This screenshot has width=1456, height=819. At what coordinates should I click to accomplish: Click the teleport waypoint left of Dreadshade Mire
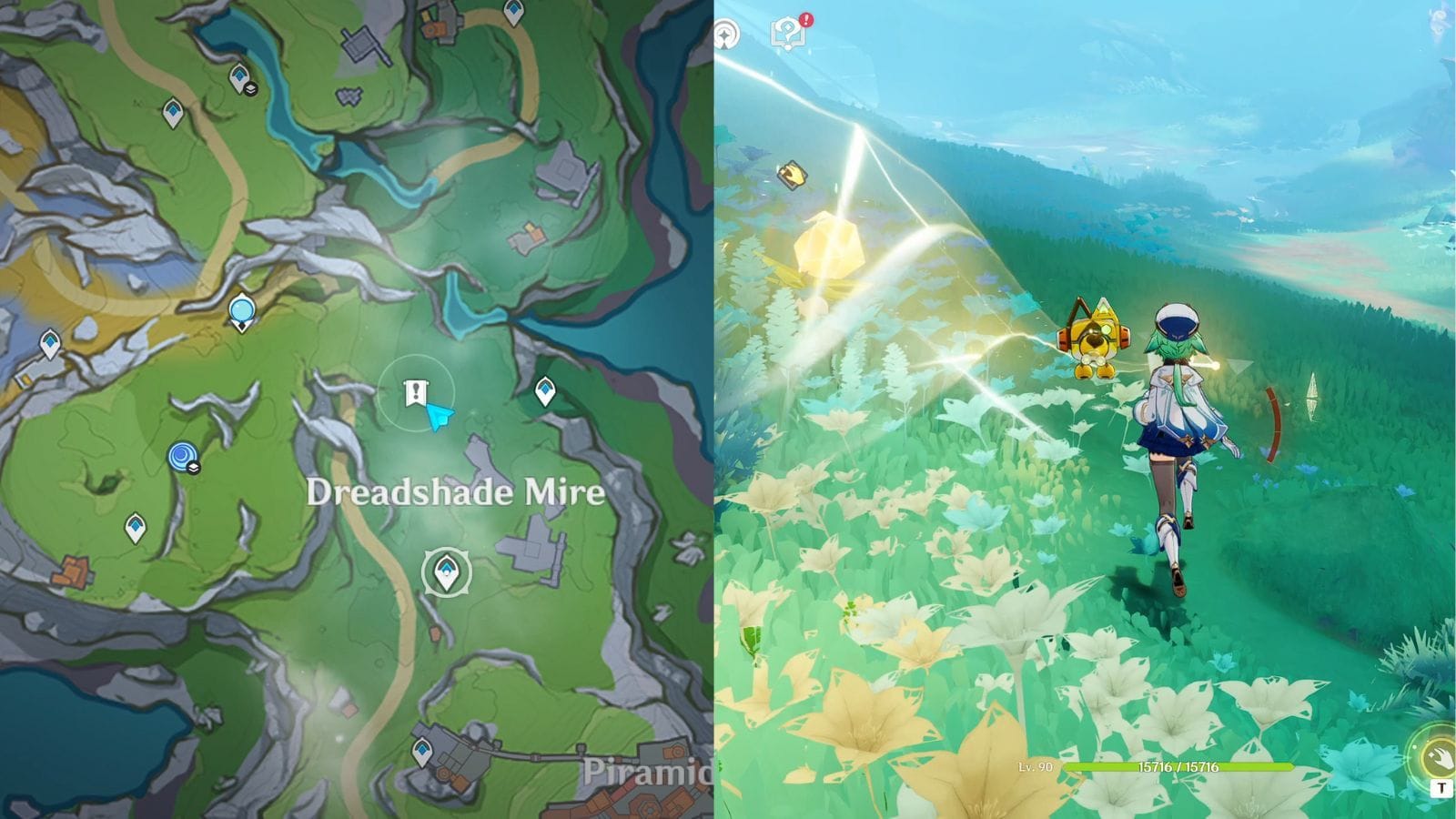135,525
